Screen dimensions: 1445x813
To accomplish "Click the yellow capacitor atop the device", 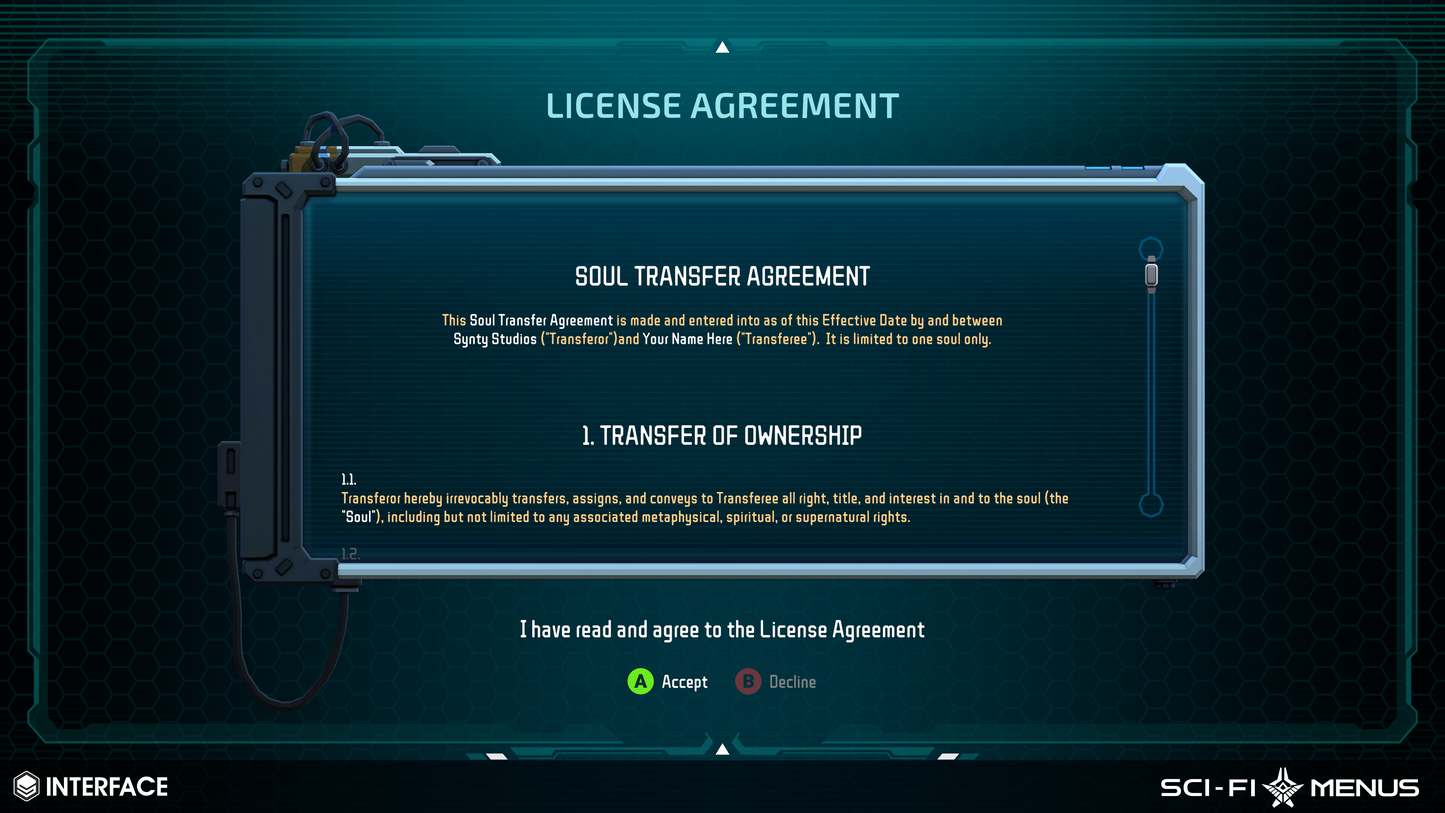I will (x=298, y=158).
